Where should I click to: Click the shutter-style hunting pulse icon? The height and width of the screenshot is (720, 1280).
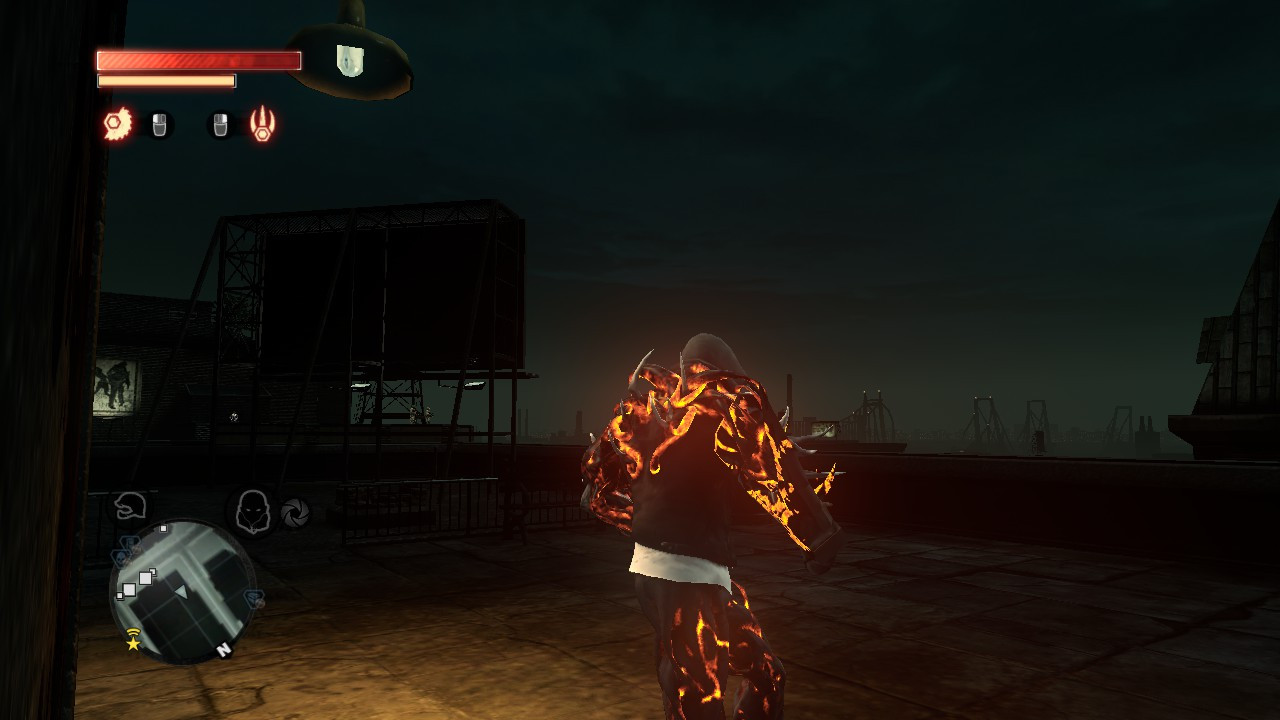click(x=295, y=513)
